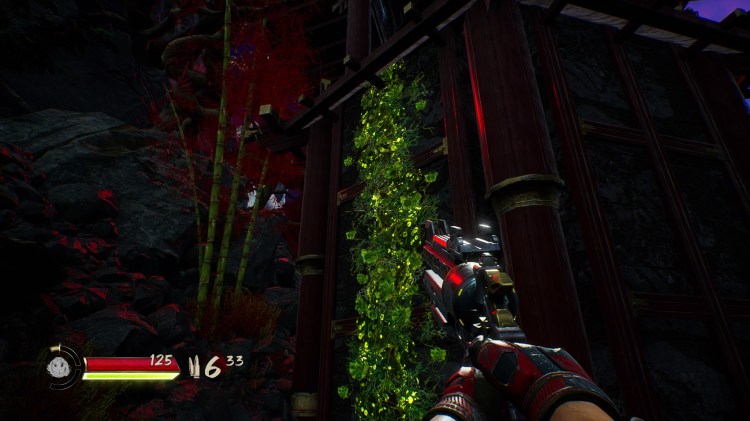Select the bullet ammo type icon
750x421 pixels.
point(193,366)
